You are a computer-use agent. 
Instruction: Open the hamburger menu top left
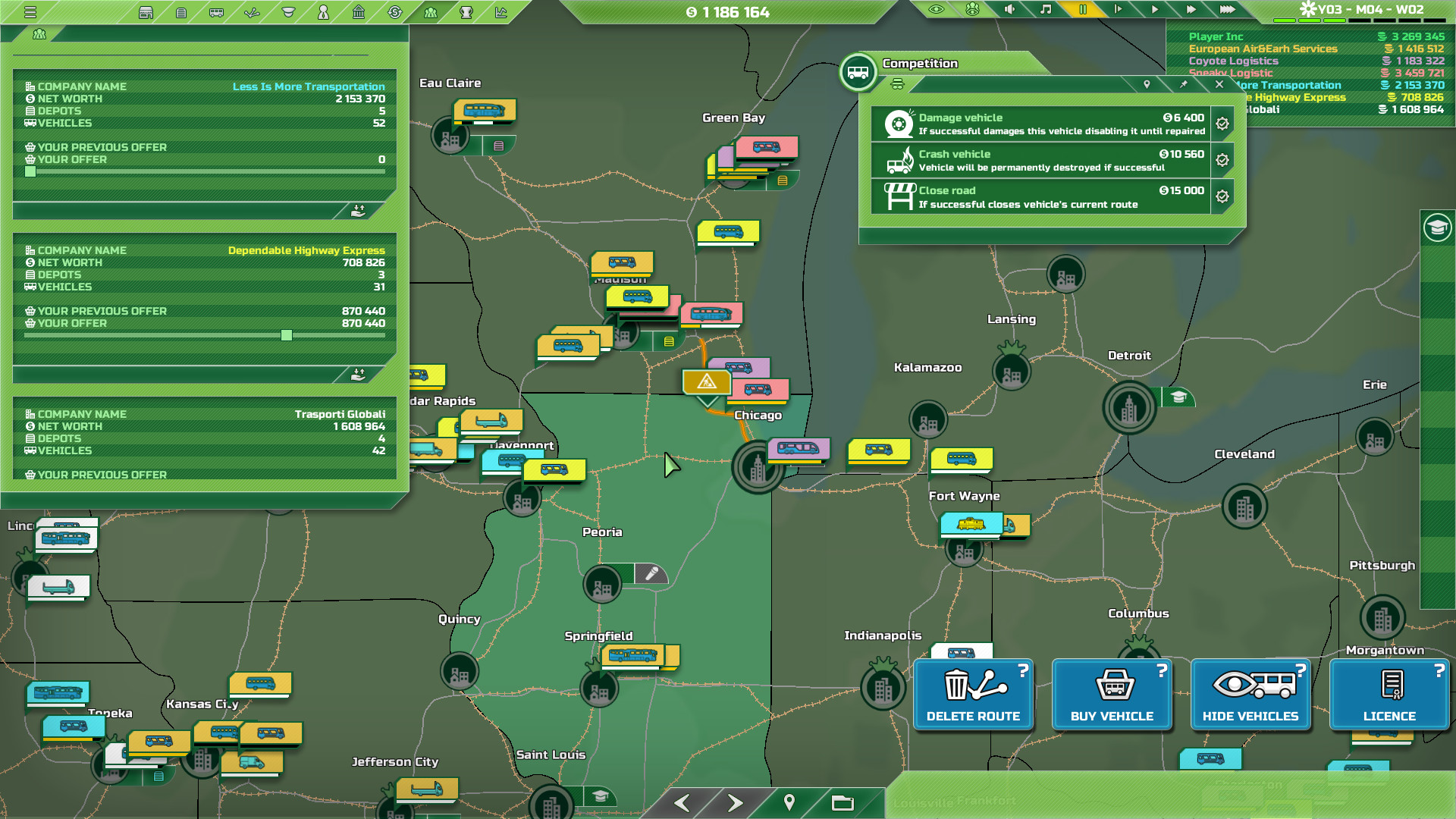(30, 12)
